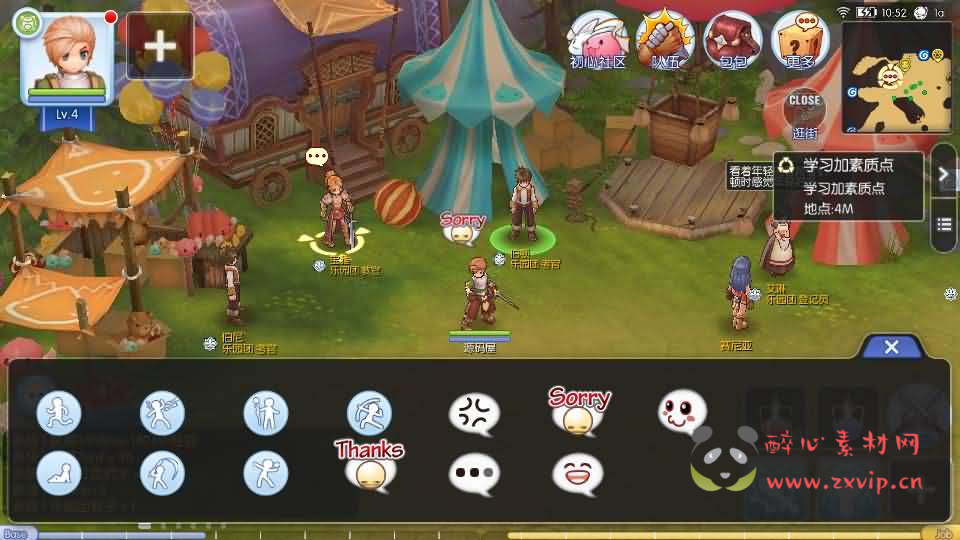The image size is (960, 540).
Task: Open the 更多 more menu
Action: click(802, 40)
